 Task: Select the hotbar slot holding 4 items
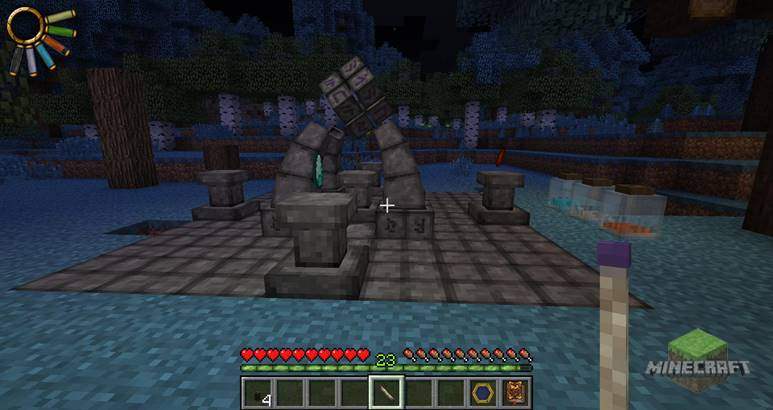[x=258, y=393]
